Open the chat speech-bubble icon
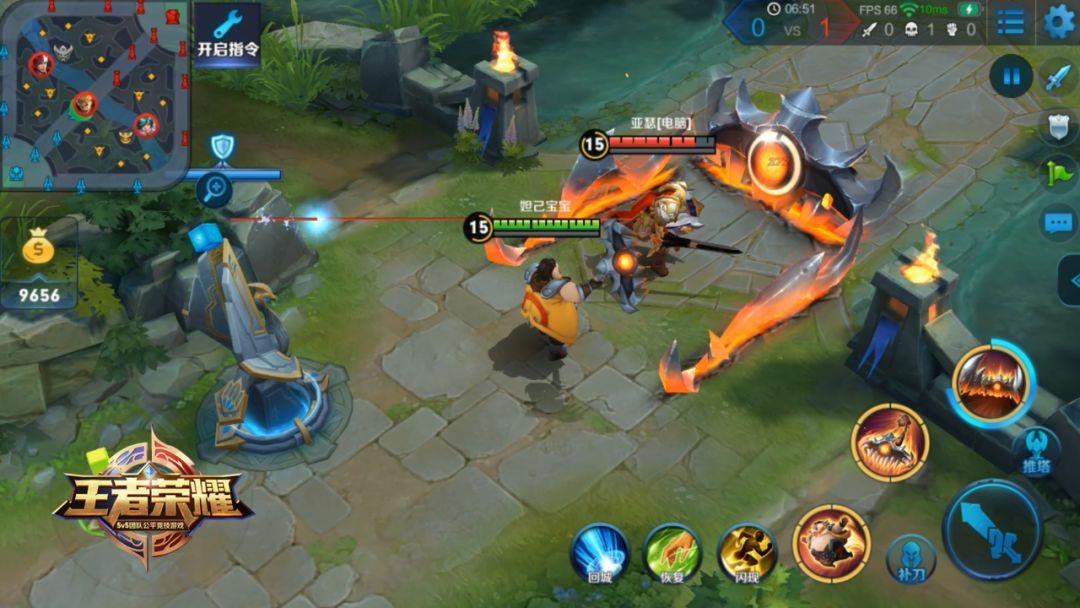This screenshot has width=1080, height=608. coord(1058,222)
